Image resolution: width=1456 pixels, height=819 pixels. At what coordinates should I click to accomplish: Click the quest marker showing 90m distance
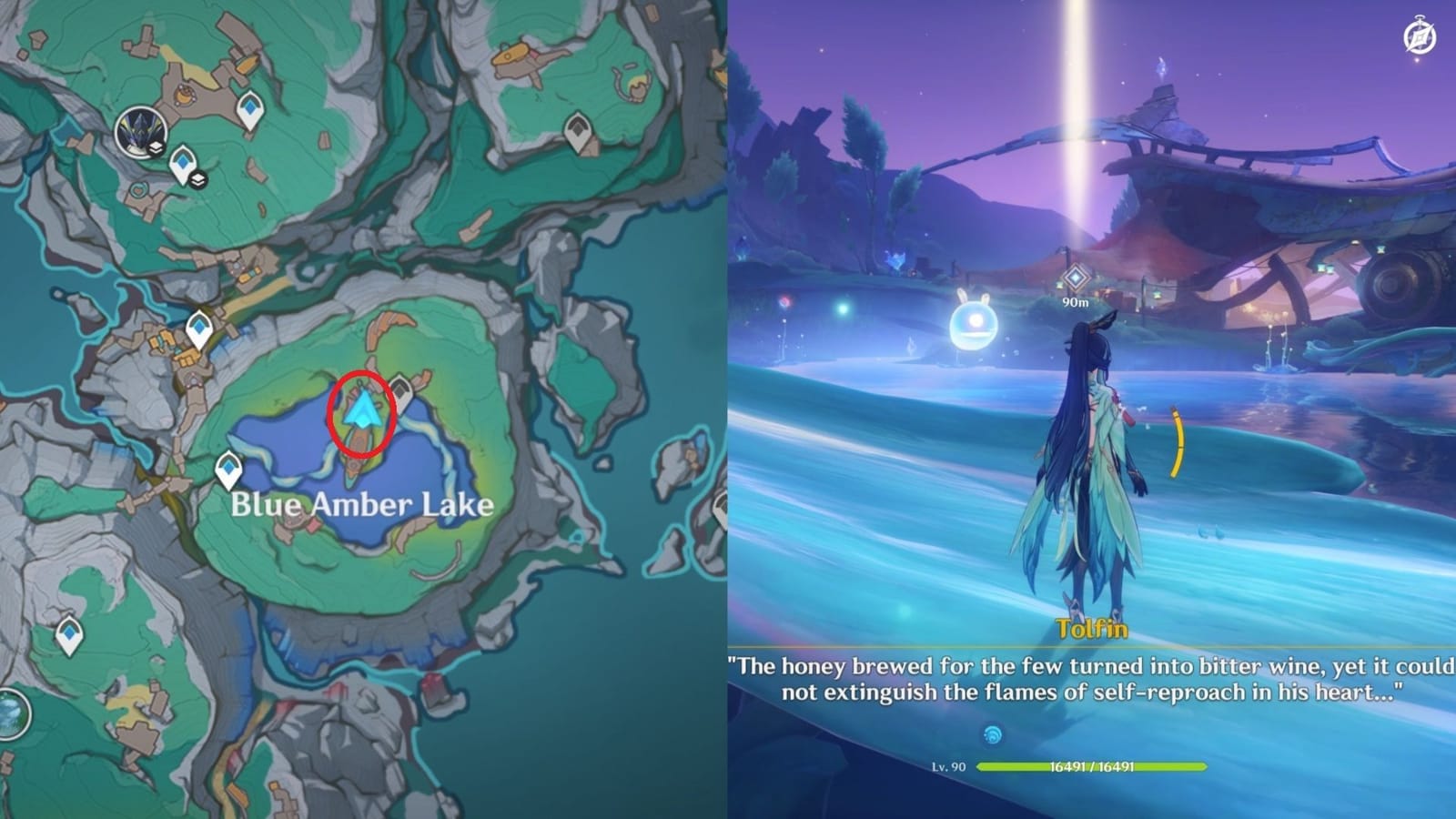1076,278
